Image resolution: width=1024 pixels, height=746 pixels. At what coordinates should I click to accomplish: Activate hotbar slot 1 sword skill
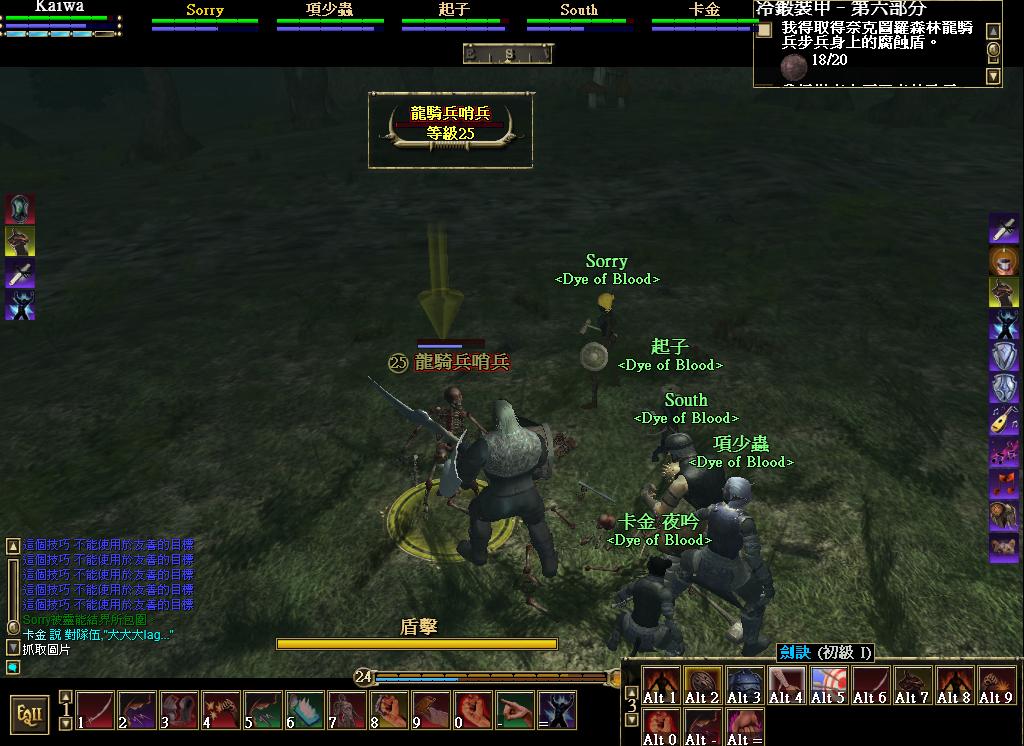pos(96,710)
